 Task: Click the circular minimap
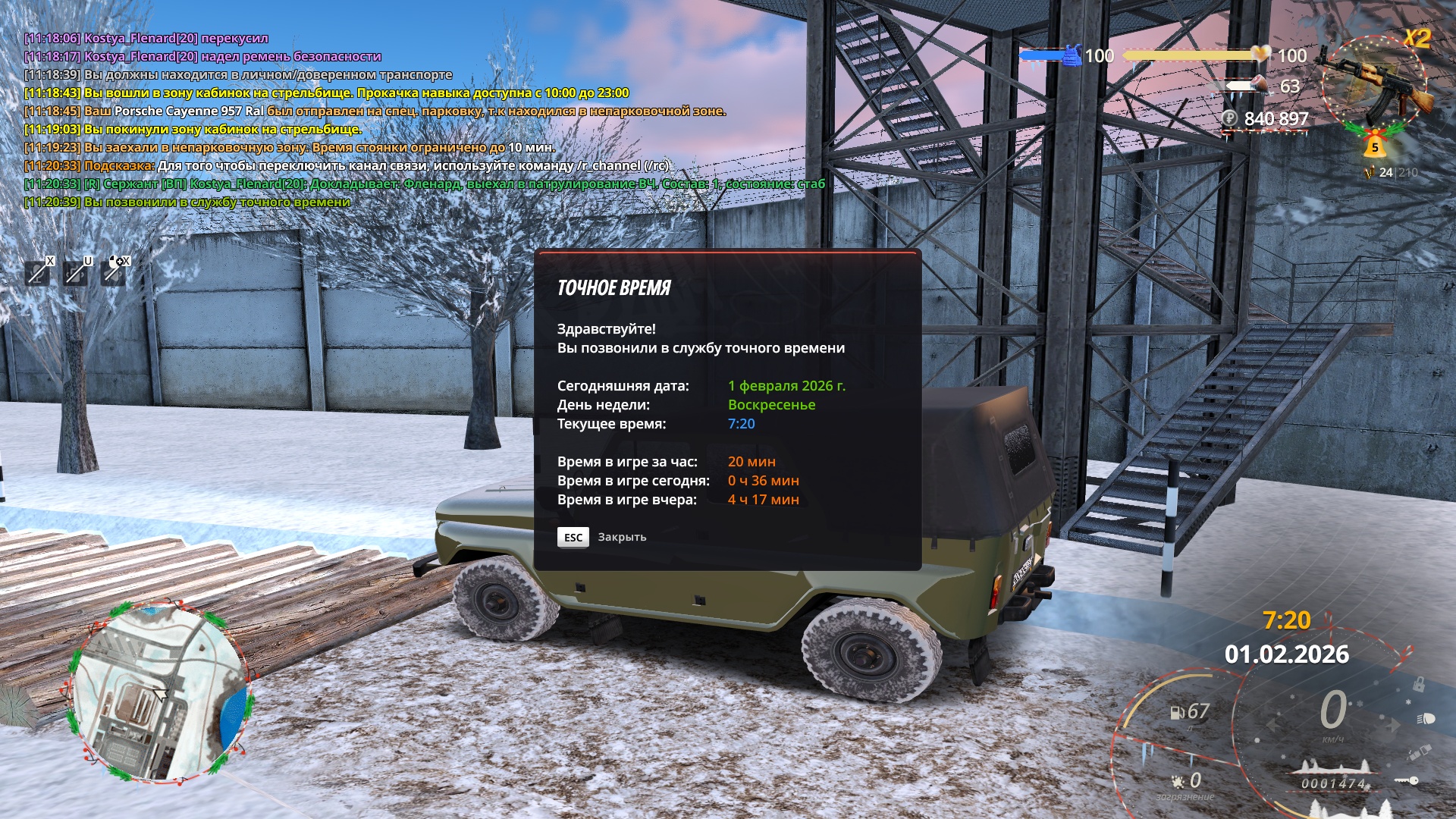pos(160,693)
